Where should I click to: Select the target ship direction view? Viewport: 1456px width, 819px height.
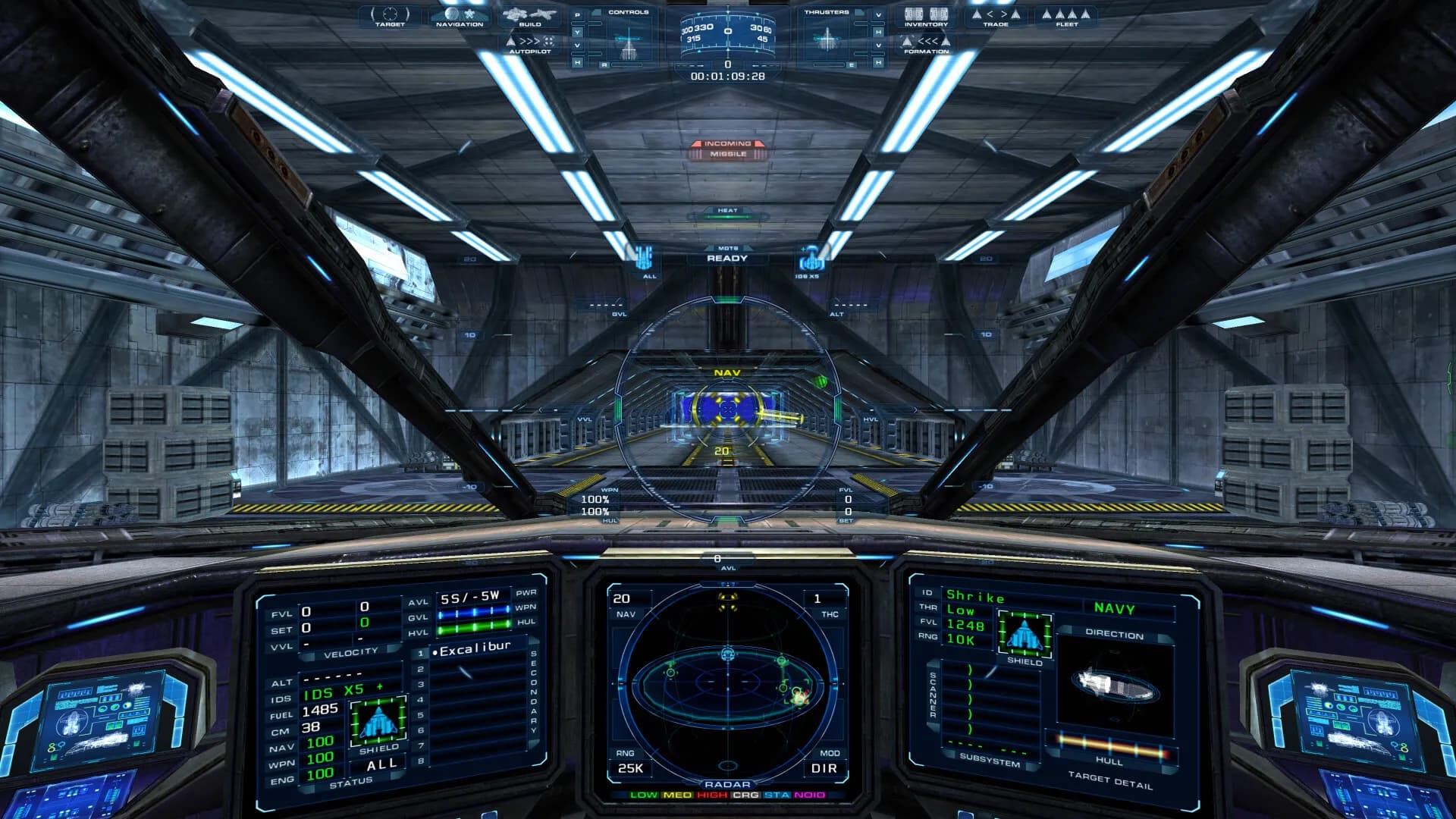(1115, 686)
